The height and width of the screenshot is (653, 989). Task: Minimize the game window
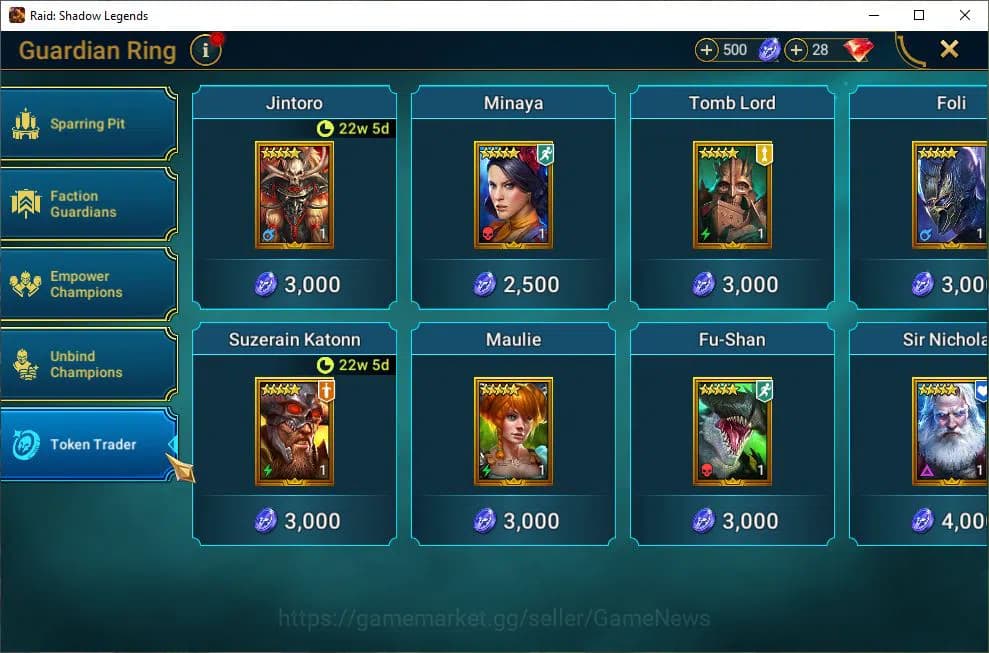coord(873,15)
